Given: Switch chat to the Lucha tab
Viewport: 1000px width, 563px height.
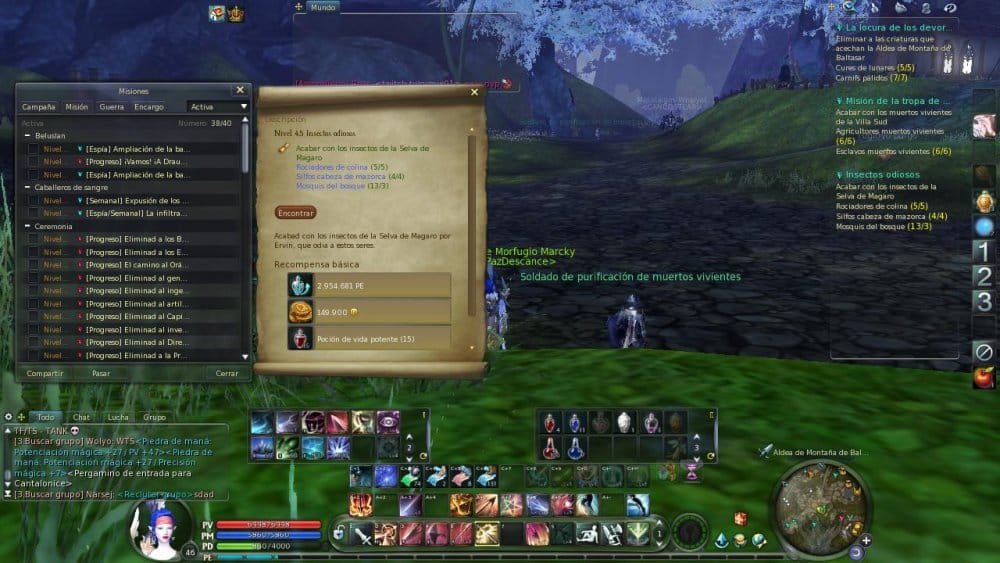Looking at the screenshot, I should (x=118, y=417).
